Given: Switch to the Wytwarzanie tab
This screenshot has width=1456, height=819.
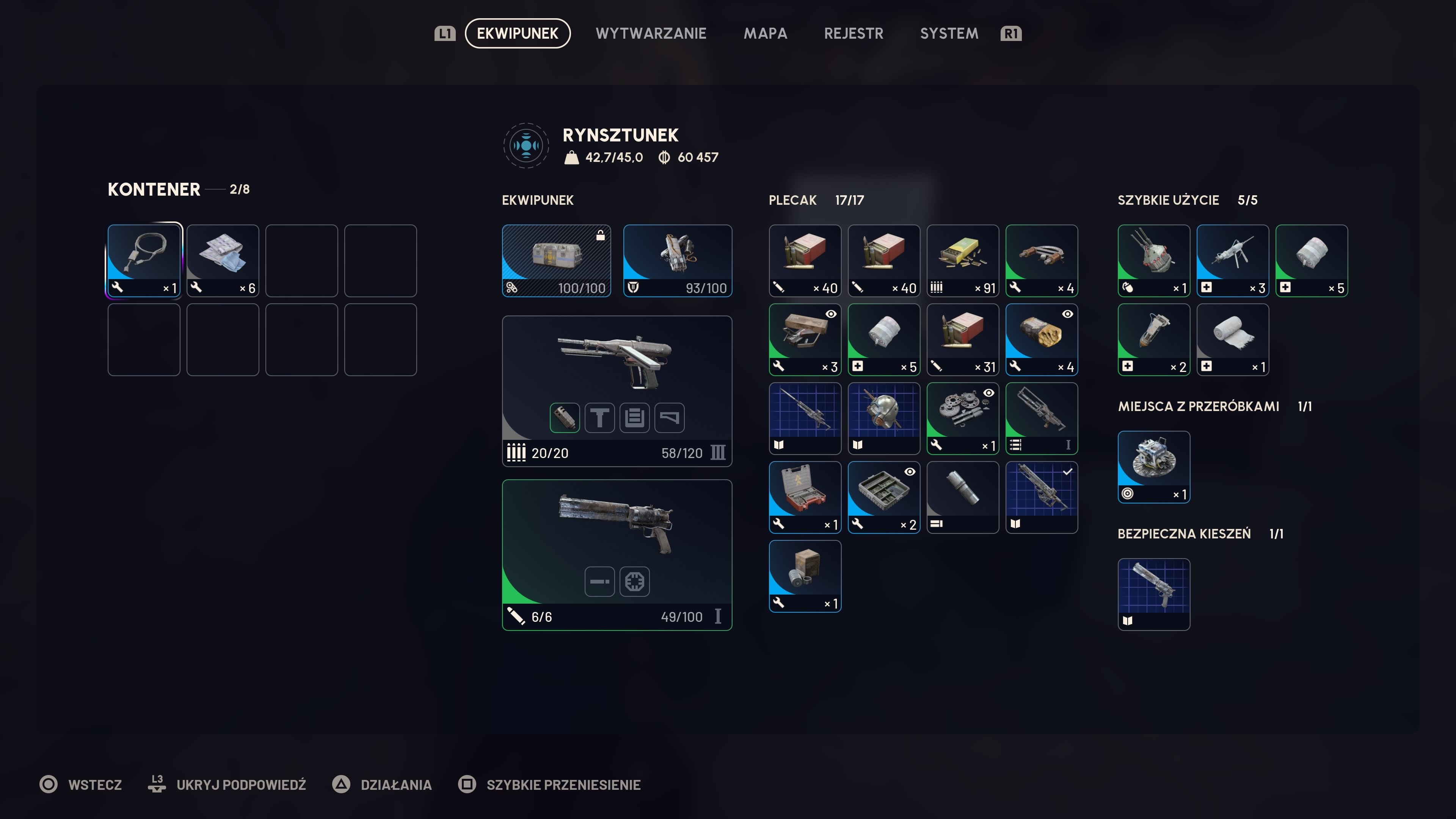Looking at the screenshot, I should coord(651,33).
